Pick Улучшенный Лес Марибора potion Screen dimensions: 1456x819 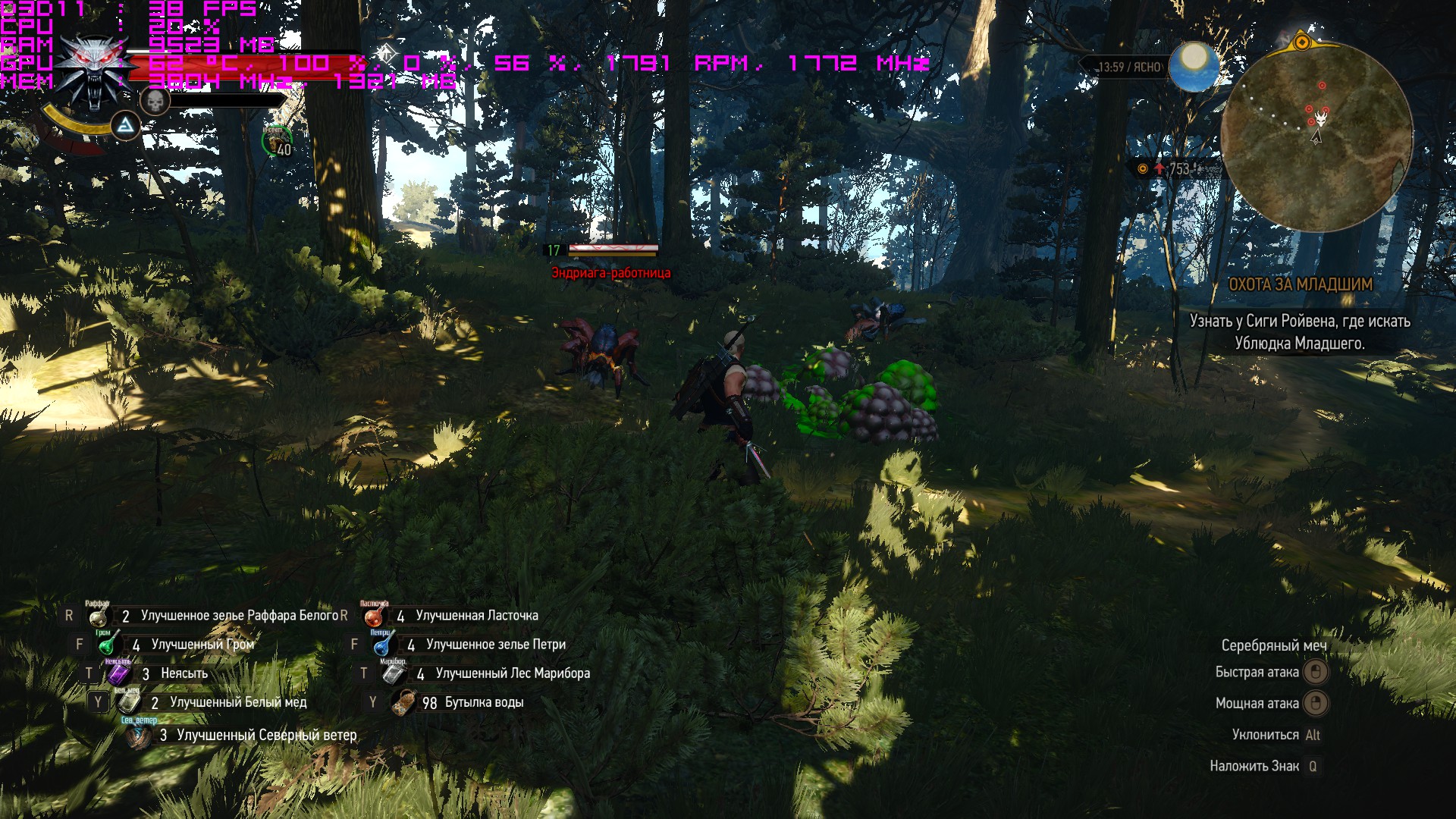point(393,673)
